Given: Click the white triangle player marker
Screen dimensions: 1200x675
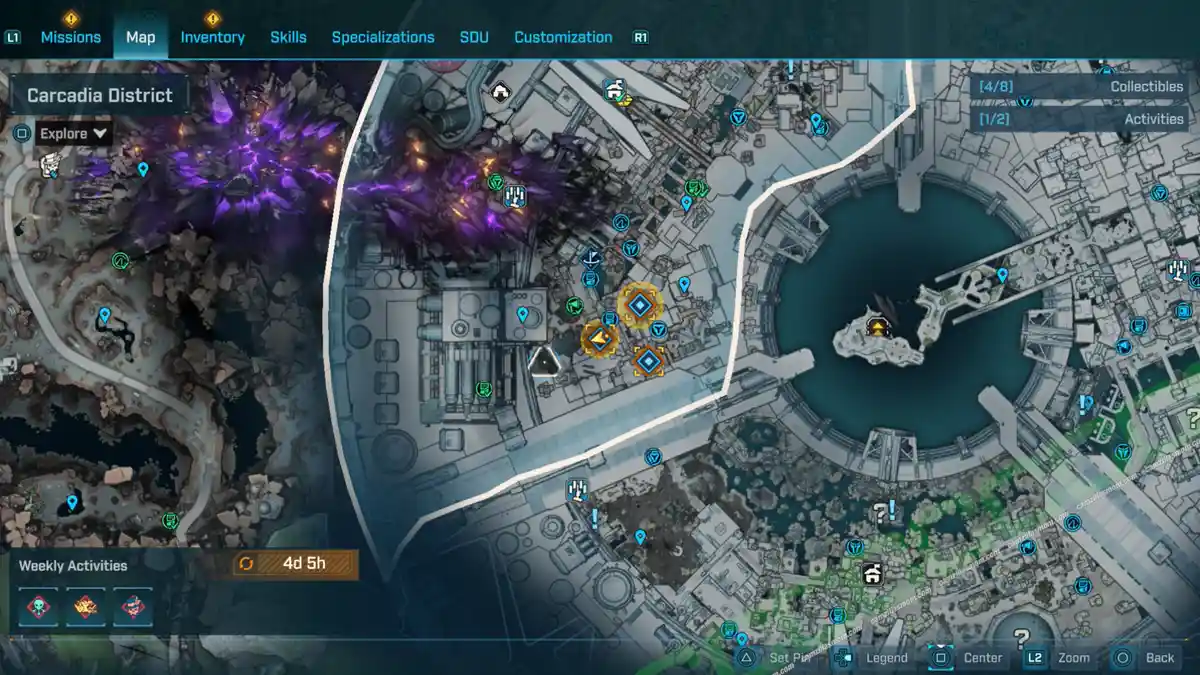Looking at the screenshot, I should coord(544,360).
